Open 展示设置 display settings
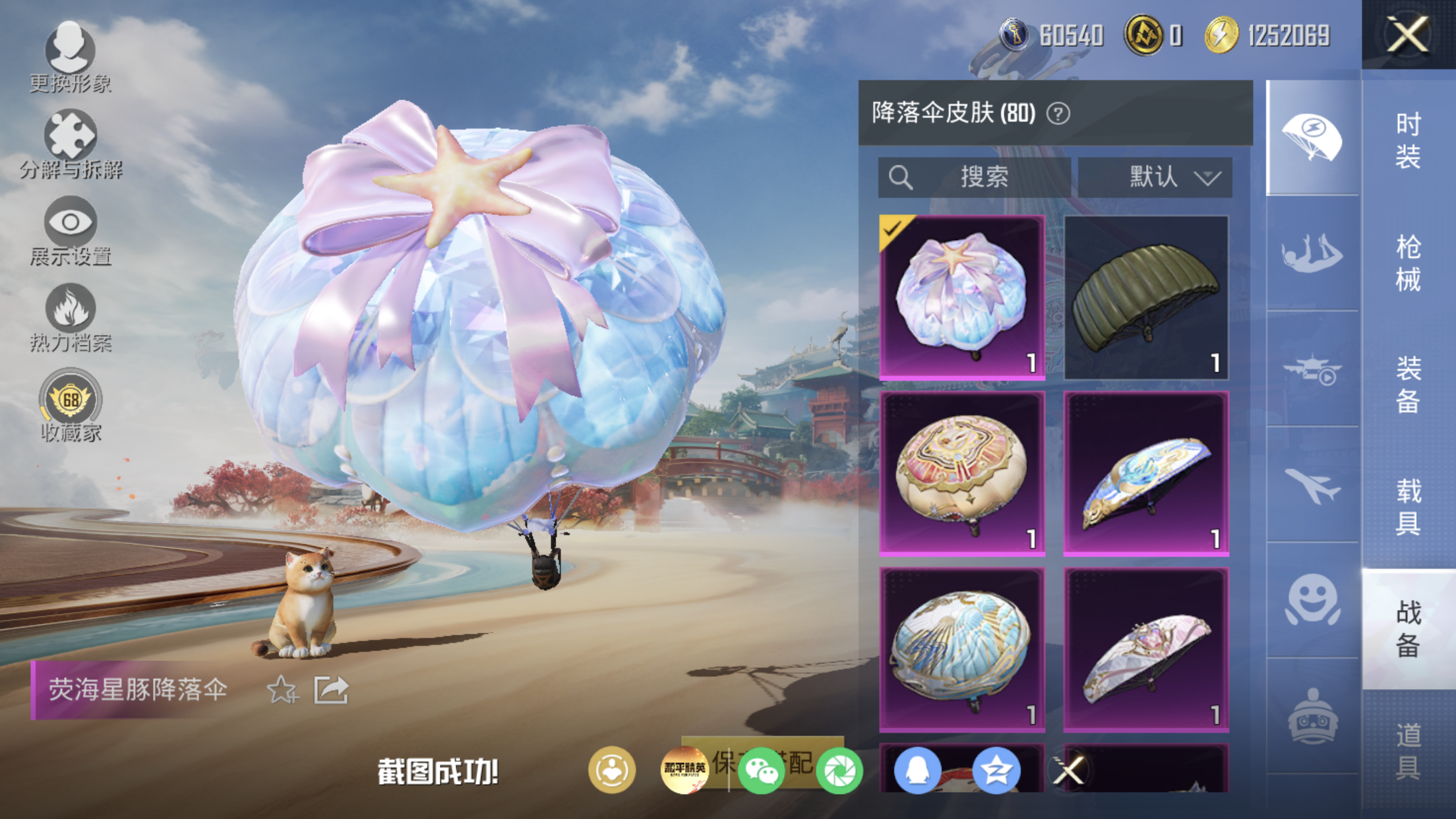The image size is (1456, 819). click(x=70, y=231)
